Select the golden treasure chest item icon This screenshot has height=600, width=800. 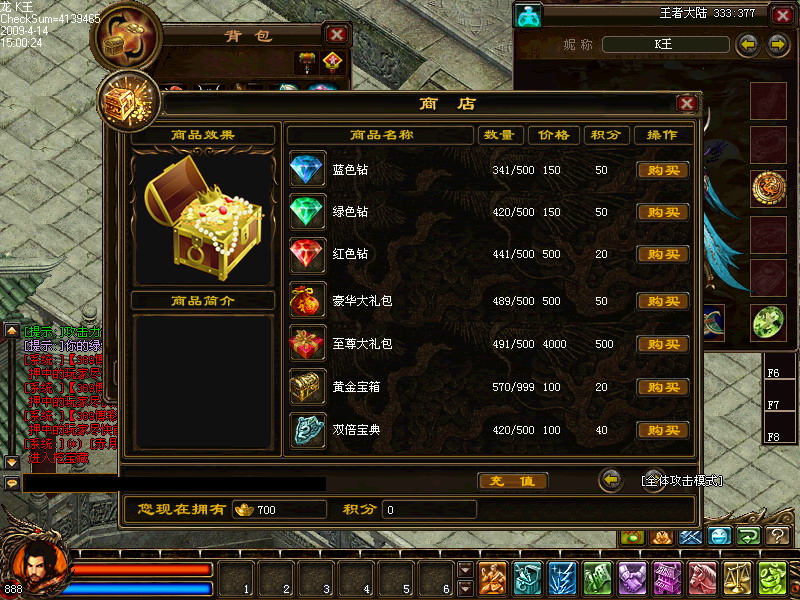307,386
